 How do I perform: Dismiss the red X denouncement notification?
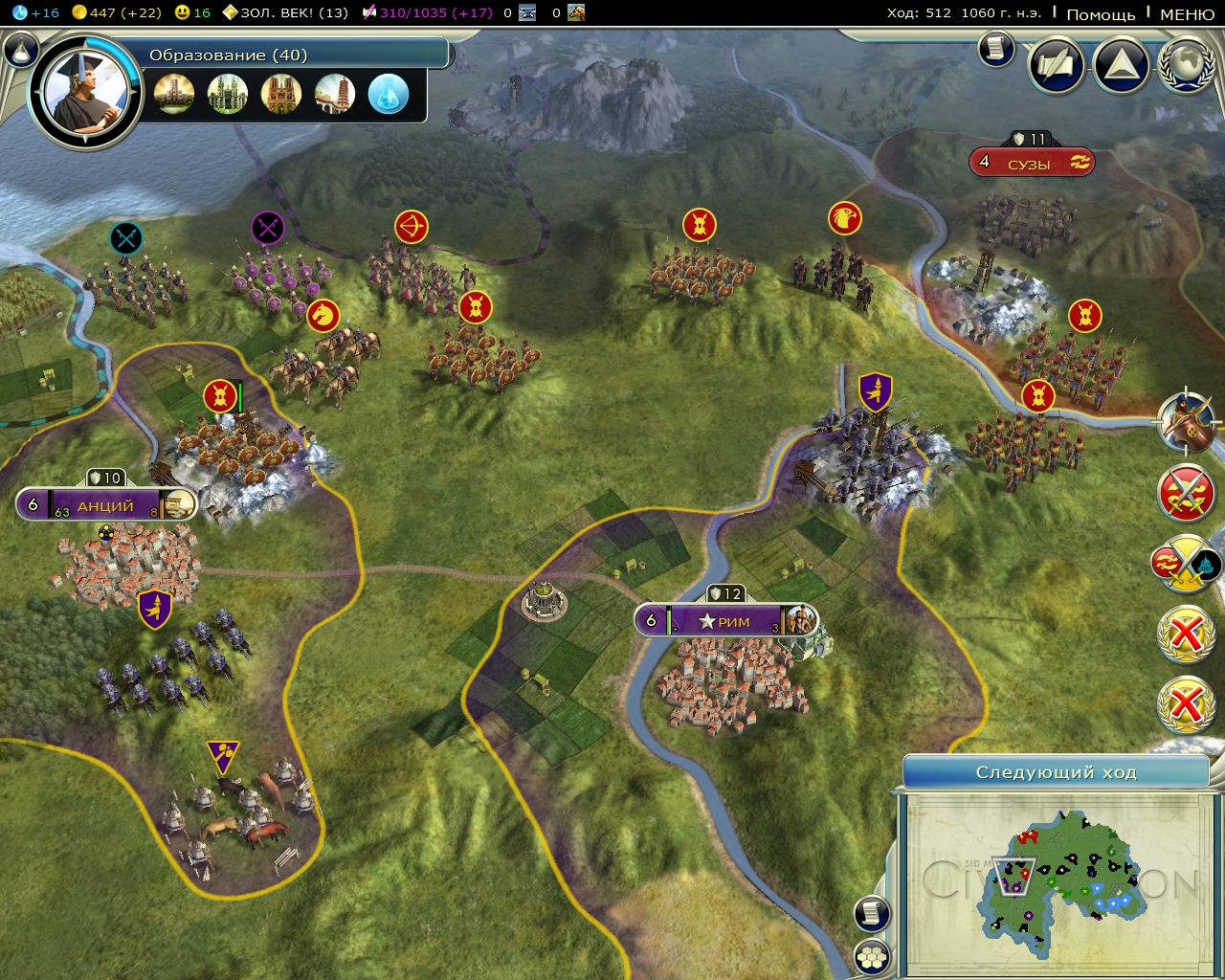(1186, 635)
